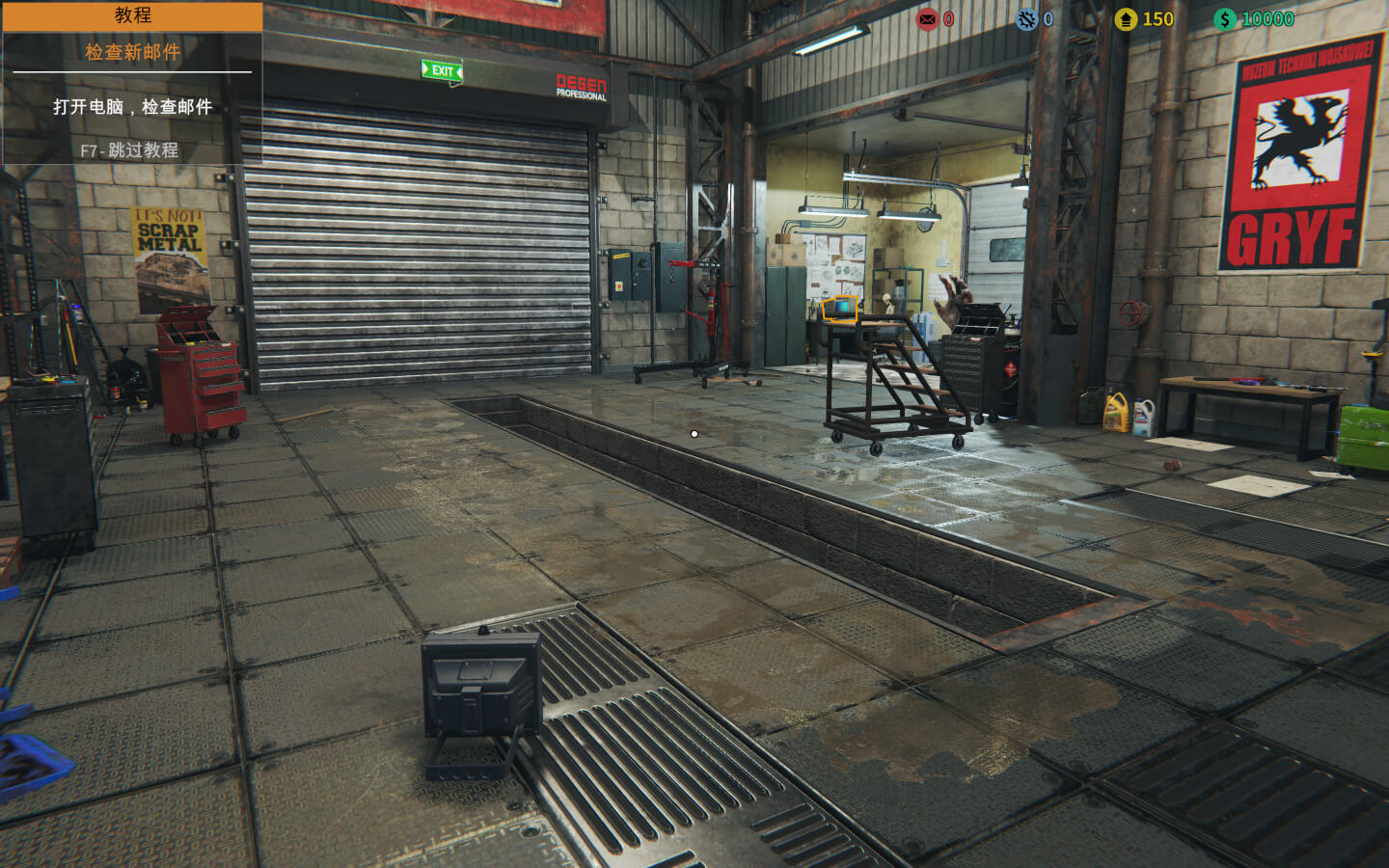Select the blue gear orders icon
Viewport: 1389px width, 868px height.
[x=1026, y=19]
